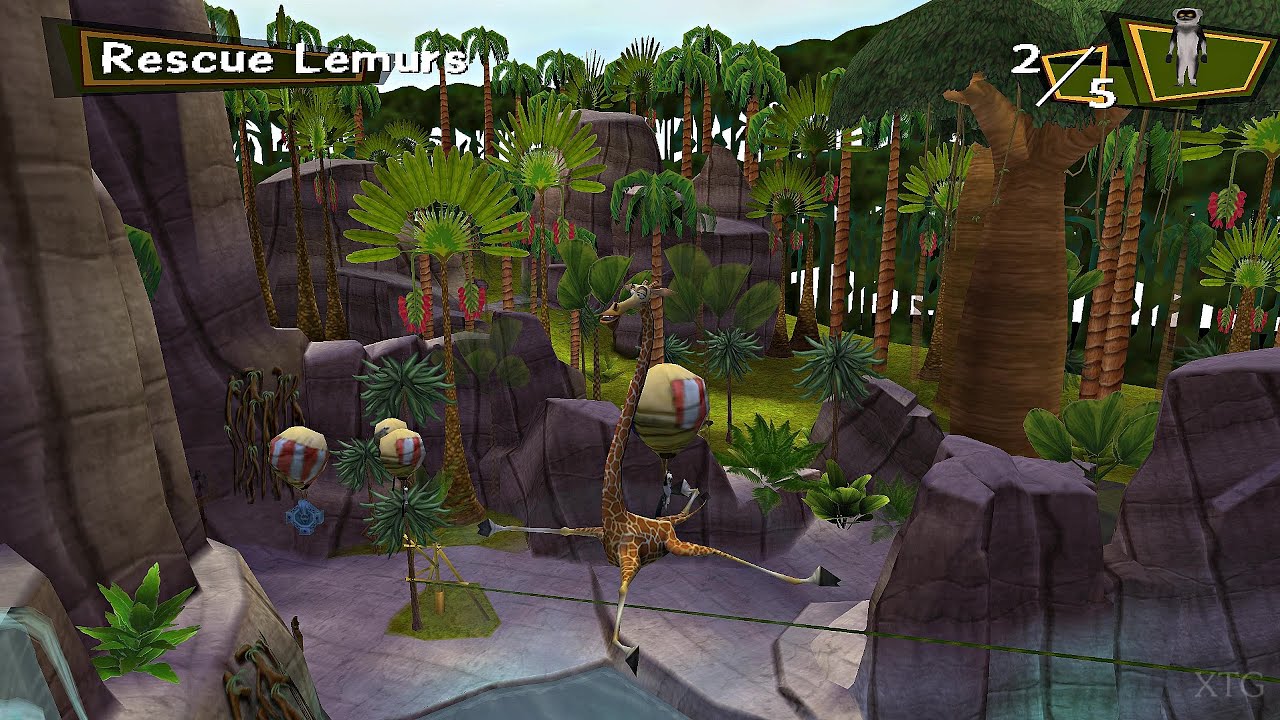Viewport: 1280px width, 720px height.
Task: Click the lemur portrait icon
Action: point(1187,46)
